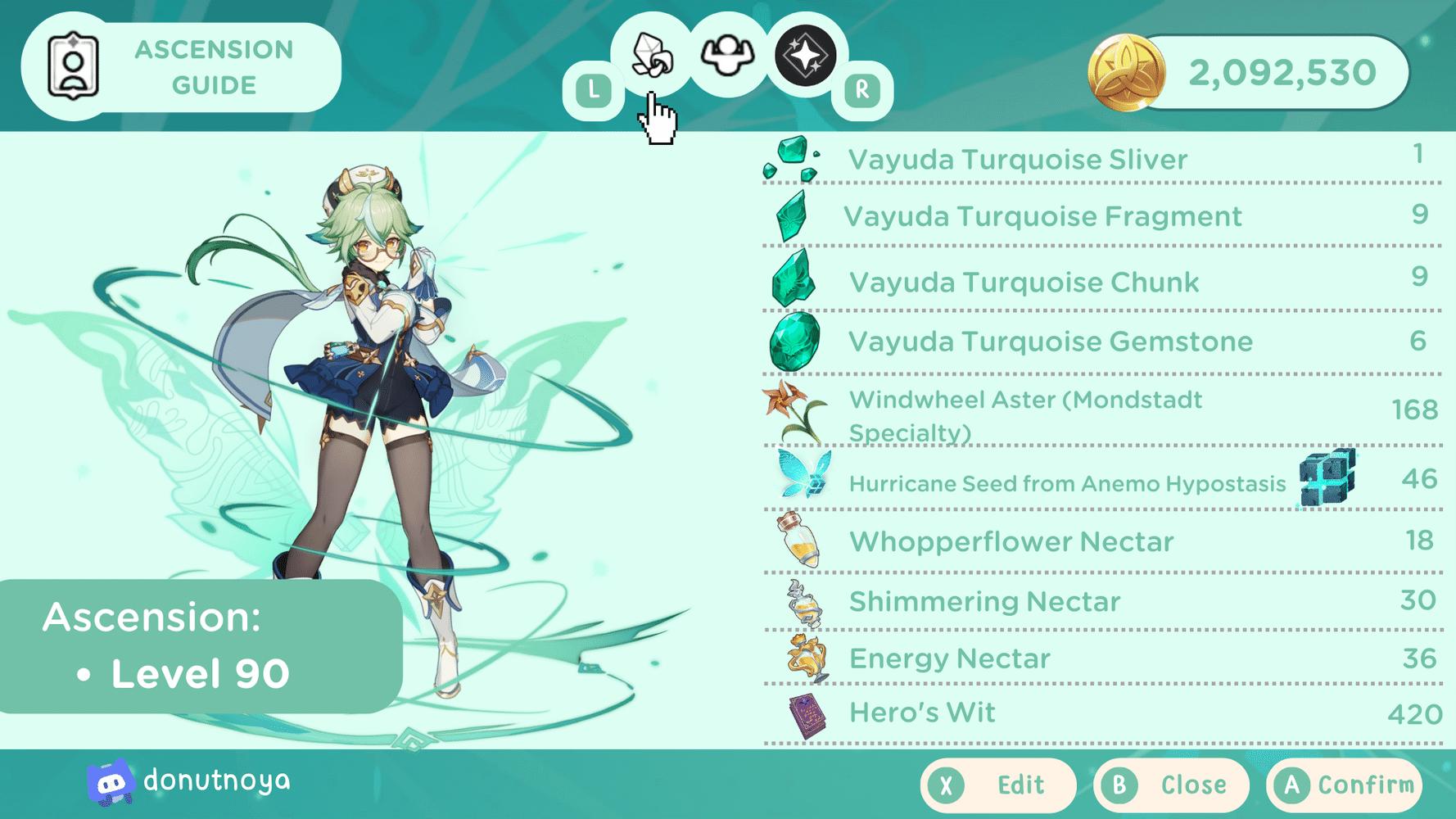Click the Energy Nectar icon
This screenshot has height=819, width=1456.
805,658
